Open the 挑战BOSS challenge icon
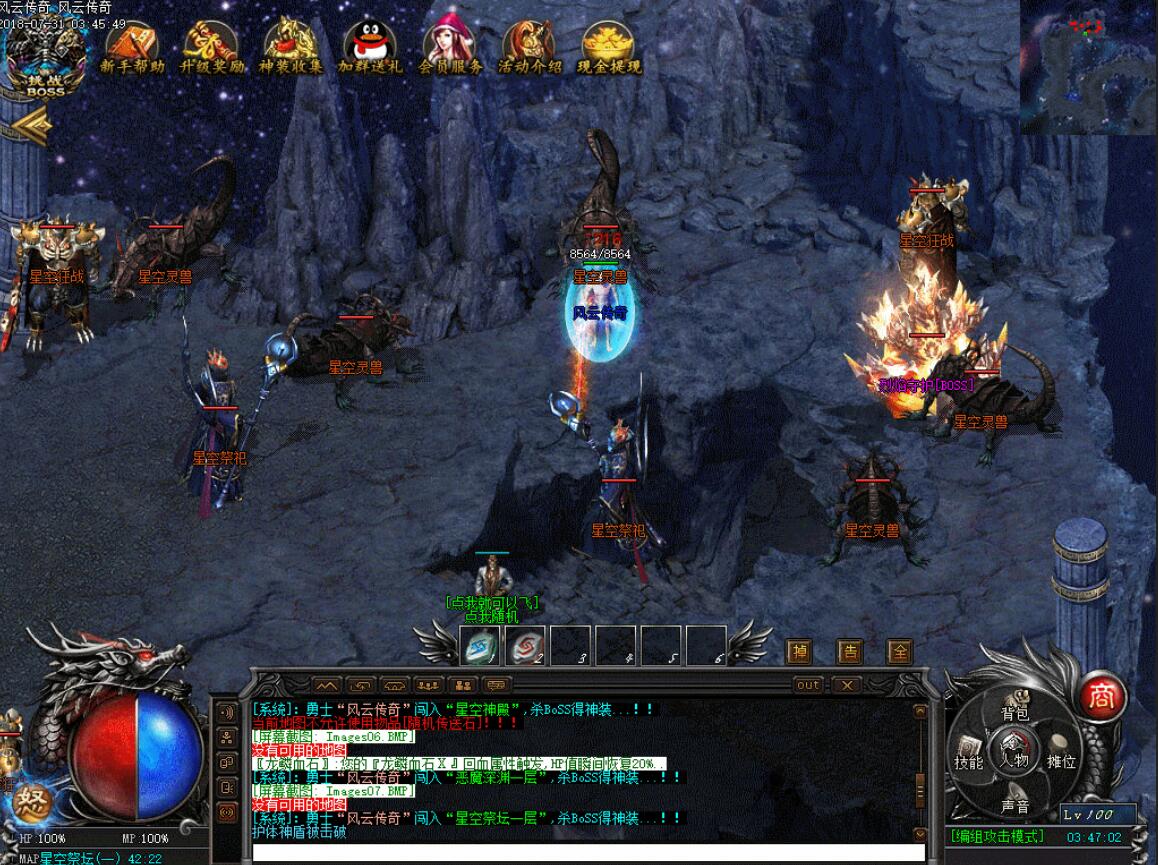1158x865 pixels. [x=45, y=62]
